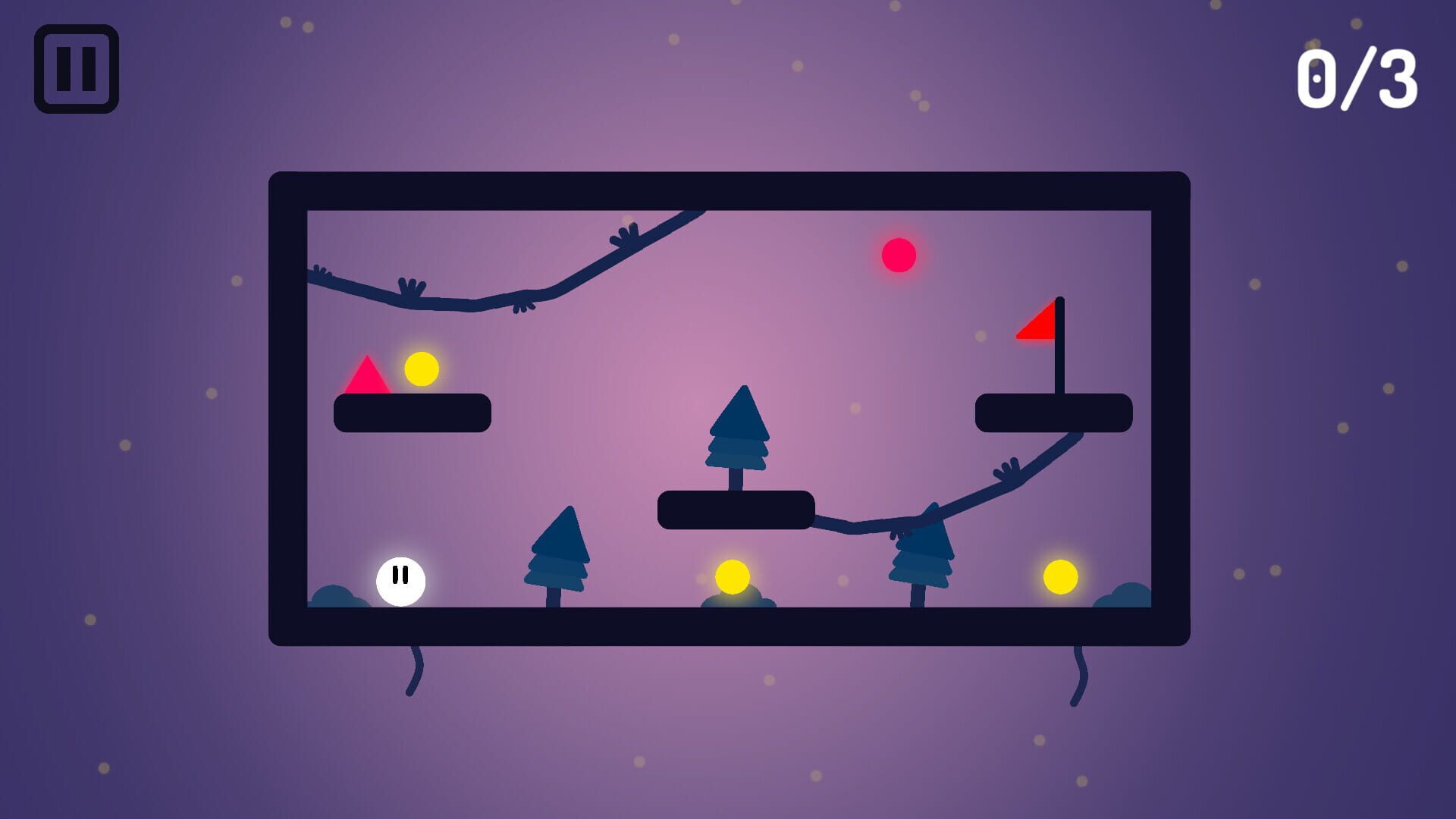Image resolution: width=1456 pixels, height=819 pixels.
Task: Select the yellow collectible beside the red triangle
Action: [422, 370]
